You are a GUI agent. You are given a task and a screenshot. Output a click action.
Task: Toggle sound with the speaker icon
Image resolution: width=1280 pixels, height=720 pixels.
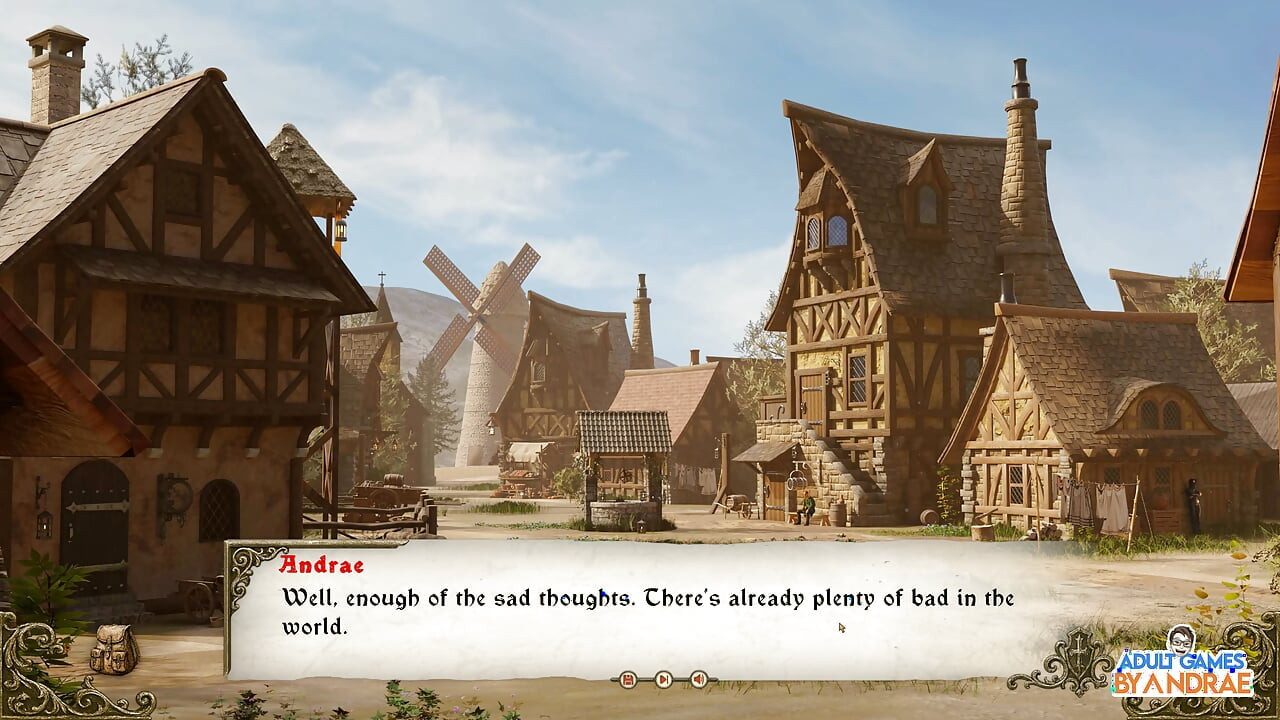click(x=698, y=680)
